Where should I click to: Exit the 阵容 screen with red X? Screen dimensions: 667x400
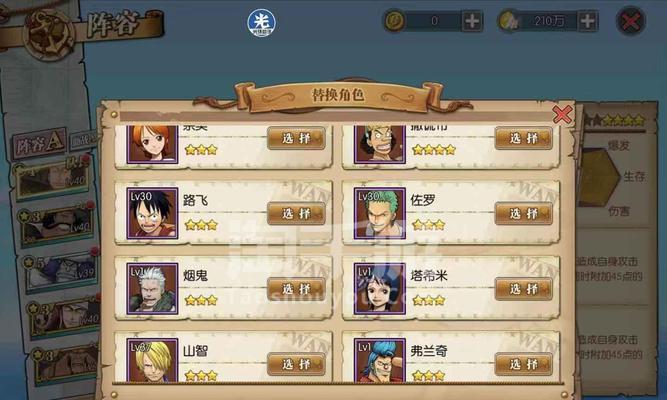point(630,20)
